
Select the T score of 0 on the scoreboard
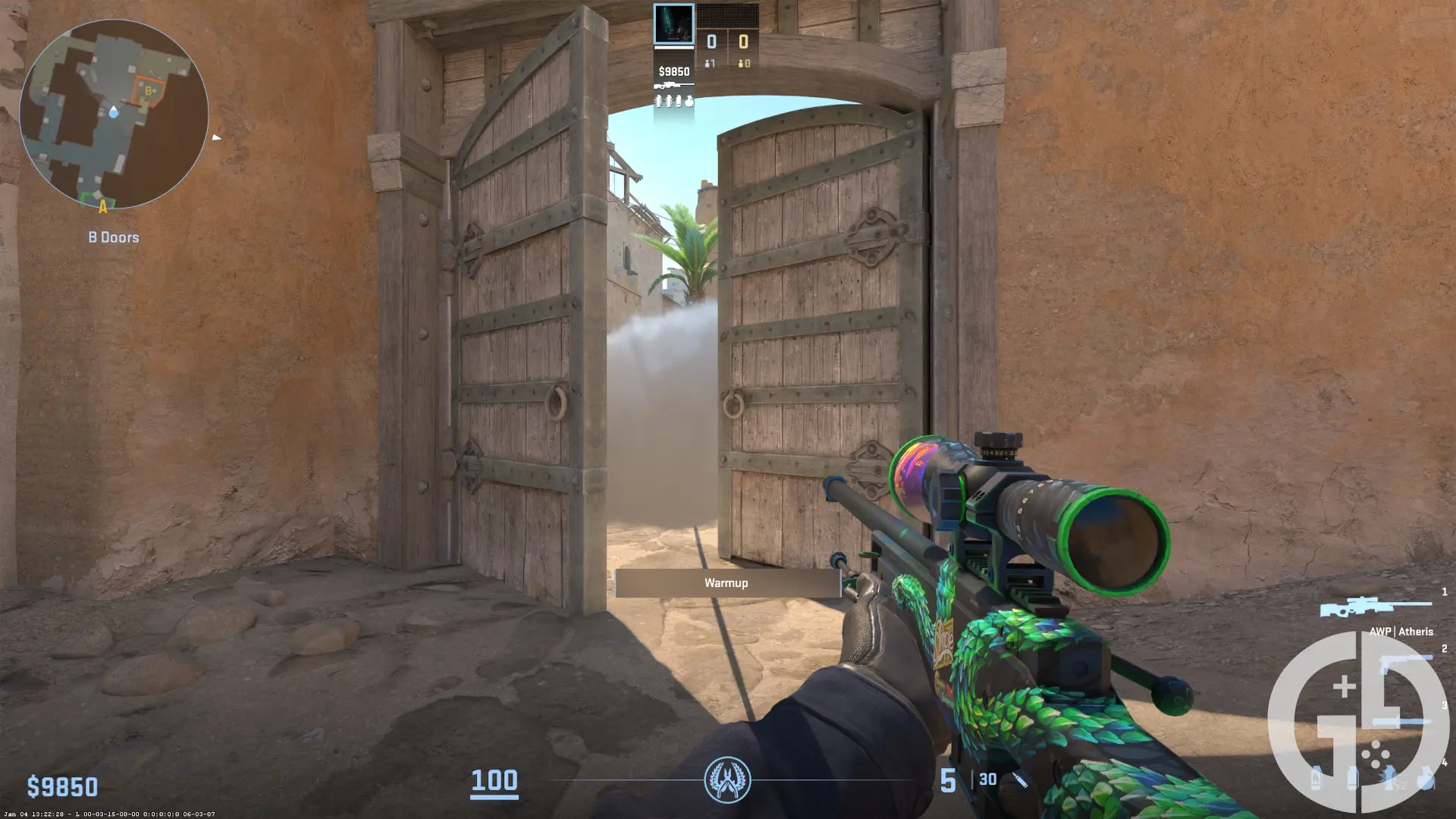744,42
